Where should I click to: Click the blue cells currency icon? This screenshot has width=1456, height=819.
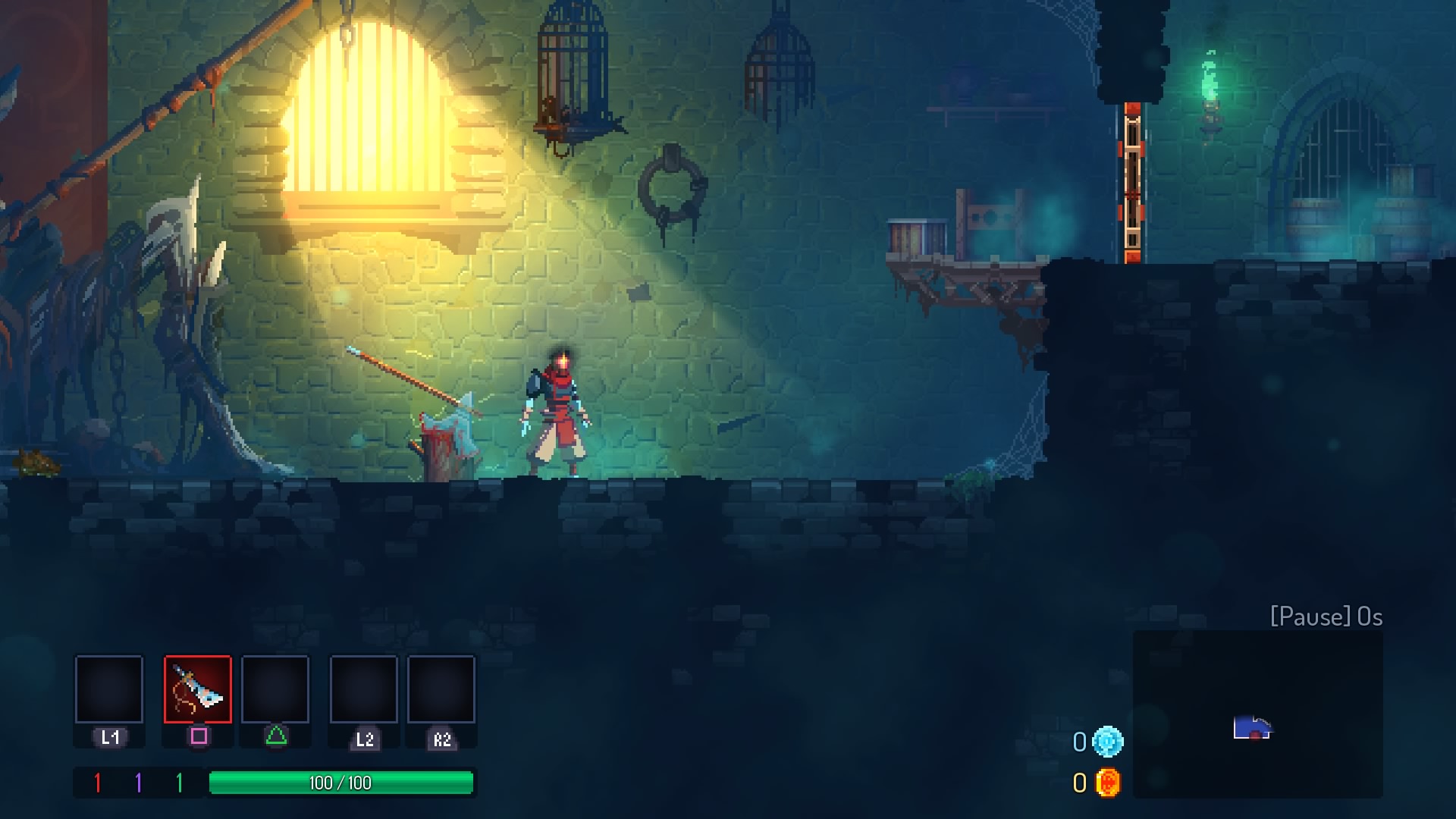(x=1107, y=742)
